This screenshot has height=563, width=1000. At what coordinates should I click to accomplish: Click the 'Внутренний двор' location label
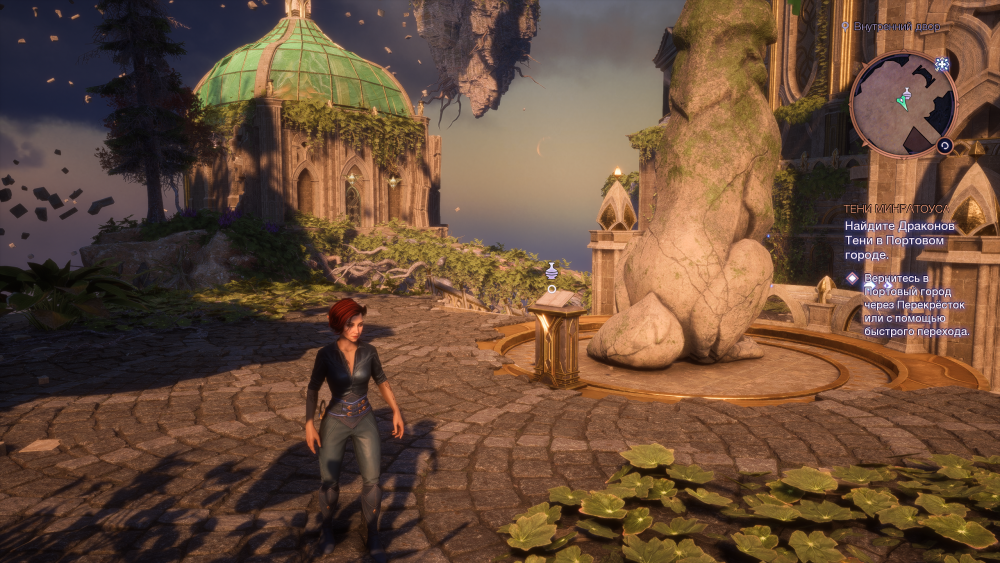tap(896, 26)
